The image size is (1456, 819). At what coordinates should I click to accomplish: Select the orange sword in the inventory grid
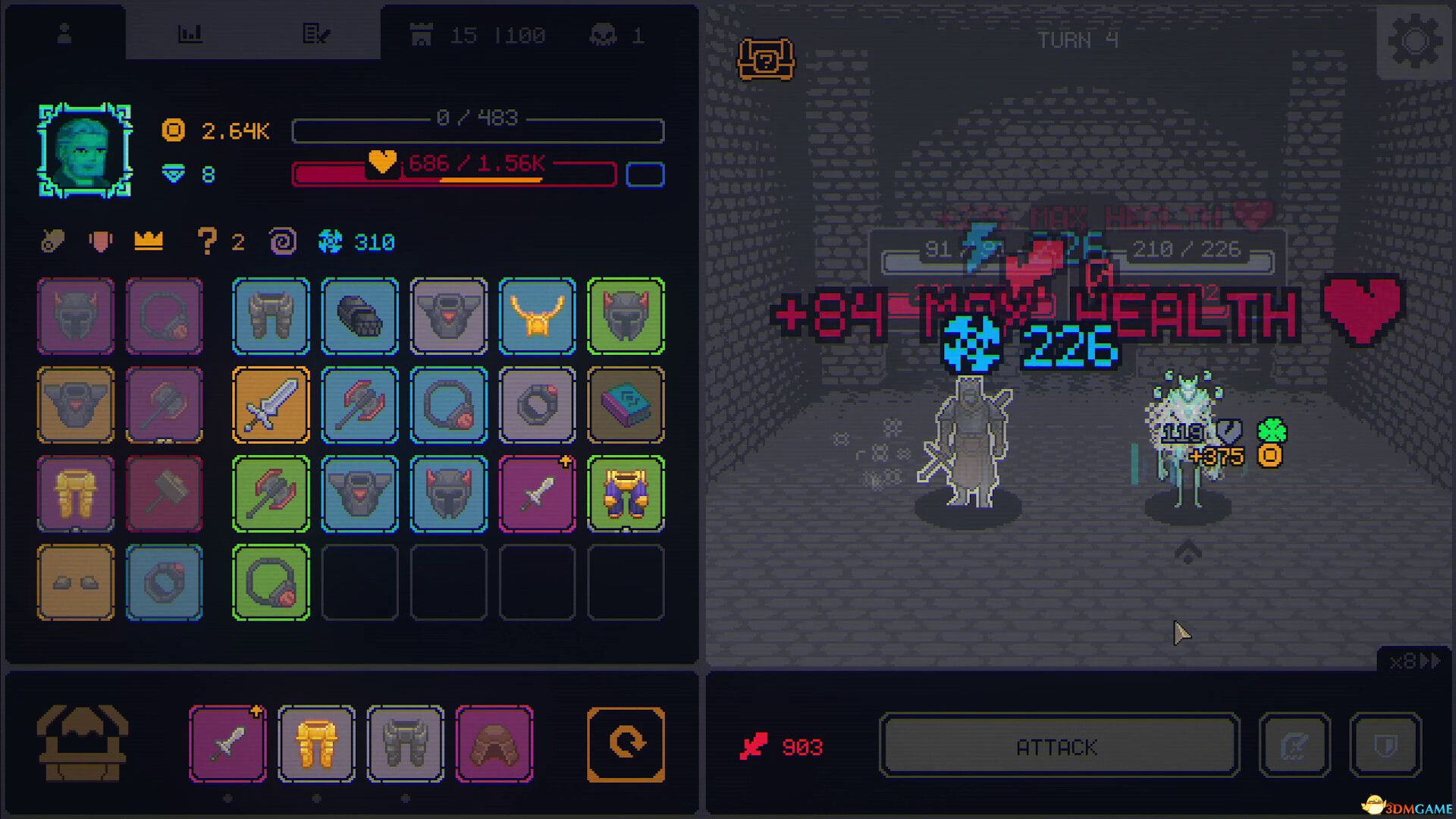[x=271, y=406]
